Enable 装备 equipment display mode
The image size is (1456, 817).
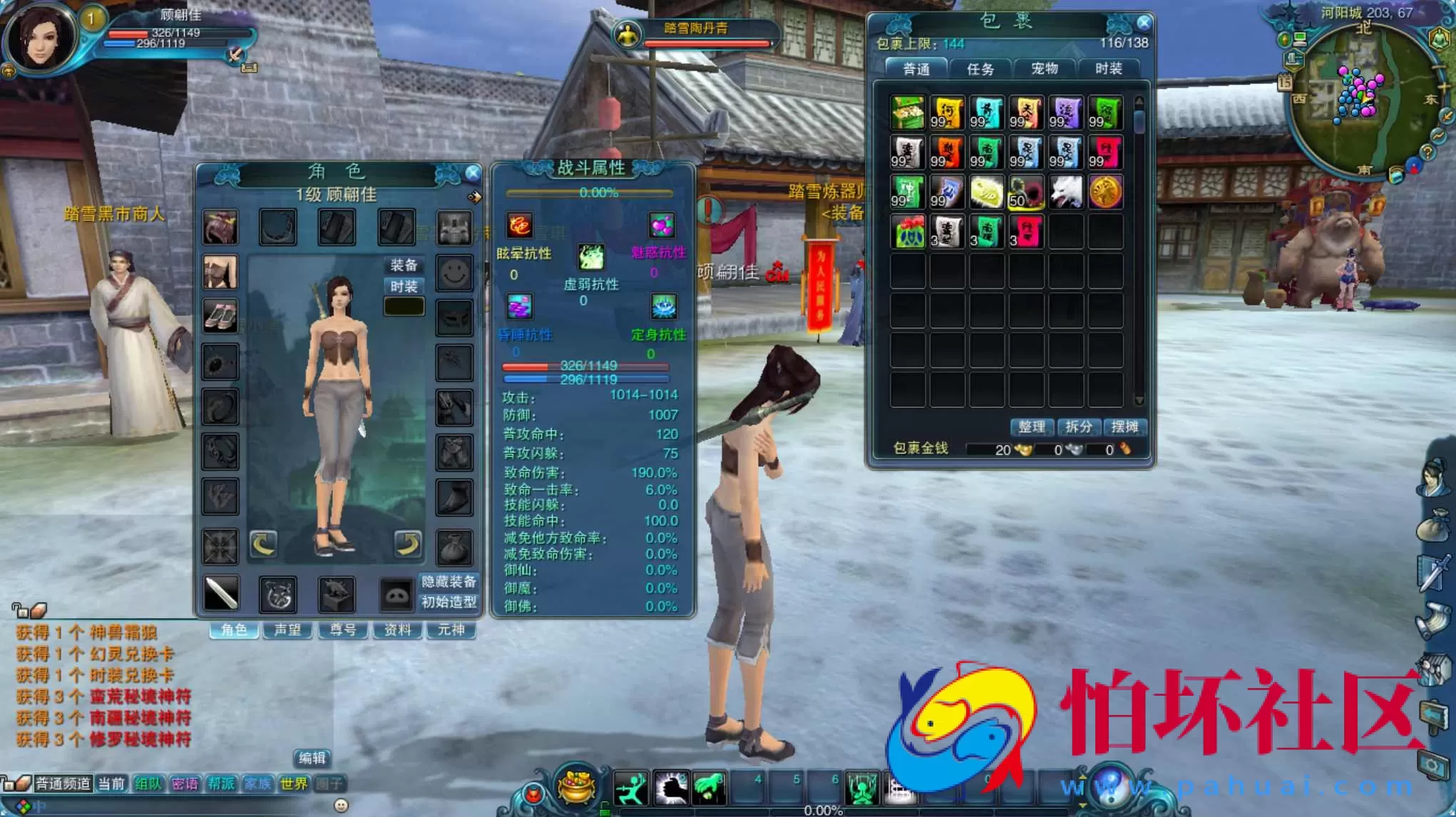404,264
